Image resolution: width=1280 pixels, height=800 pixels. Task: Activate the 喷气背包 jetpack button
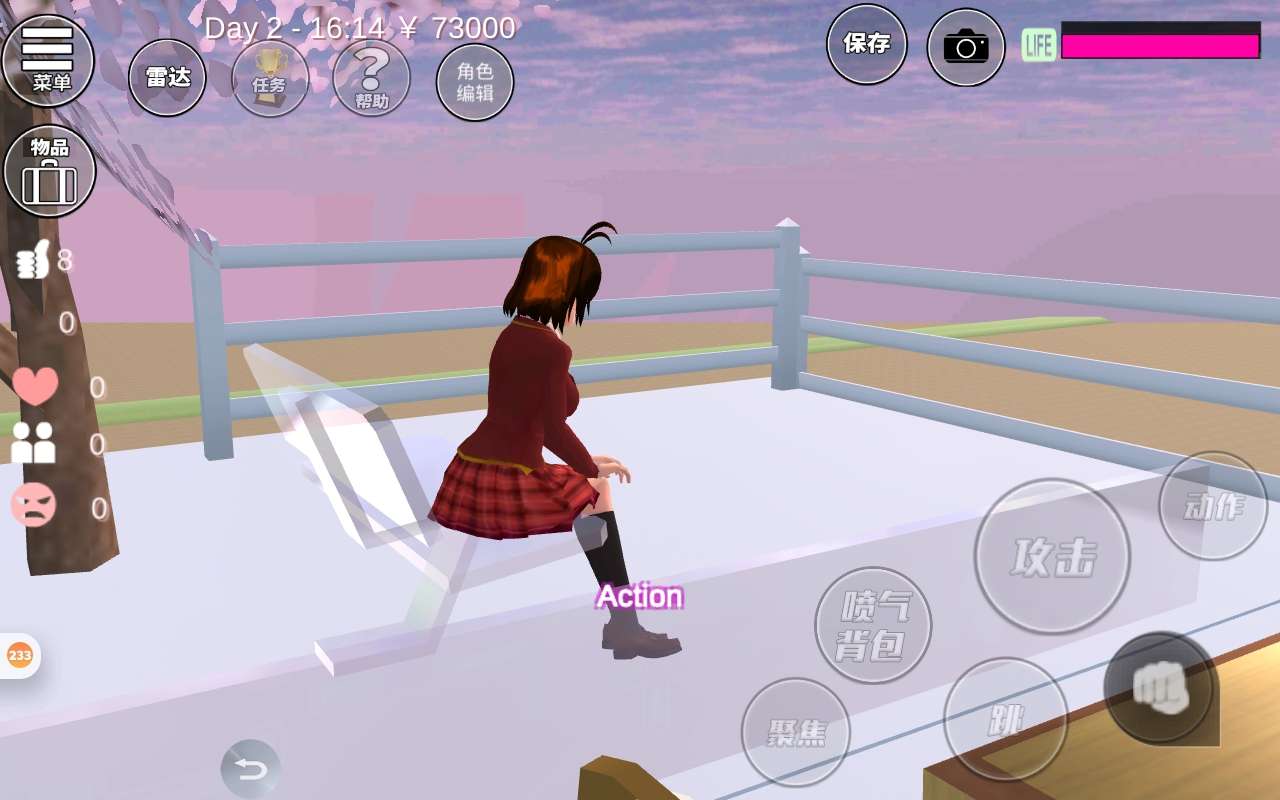tap(873, 625)
